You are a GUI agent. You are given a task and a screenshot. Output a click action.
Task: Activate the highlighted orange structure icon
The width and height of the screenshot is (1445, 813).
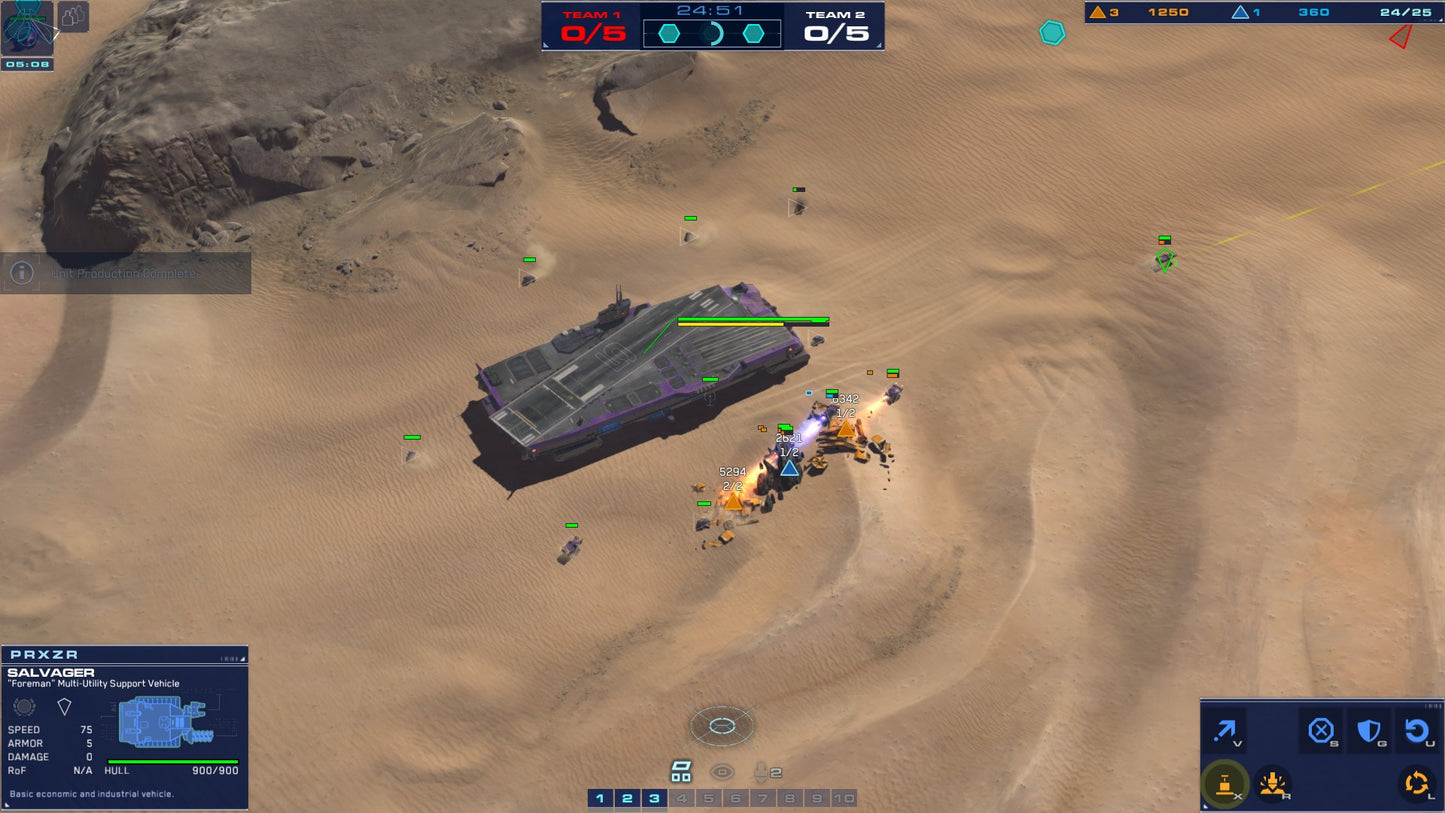coord(1224,784)
